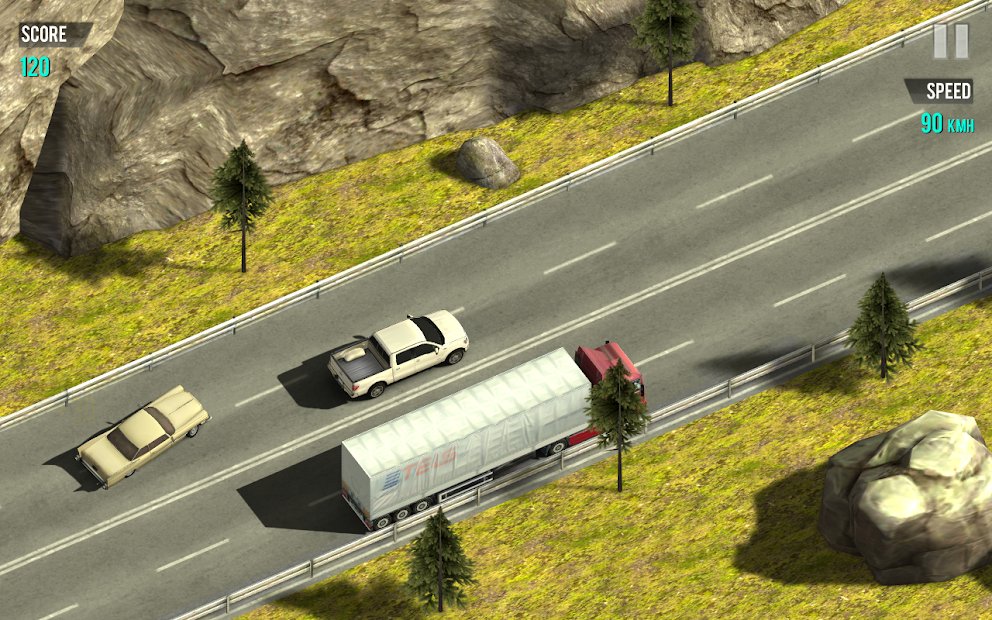Image resolution: width=992 pixels, height=620 pixels.
Task: Pause the game with the pause button
Action: [x=950, y=41]
